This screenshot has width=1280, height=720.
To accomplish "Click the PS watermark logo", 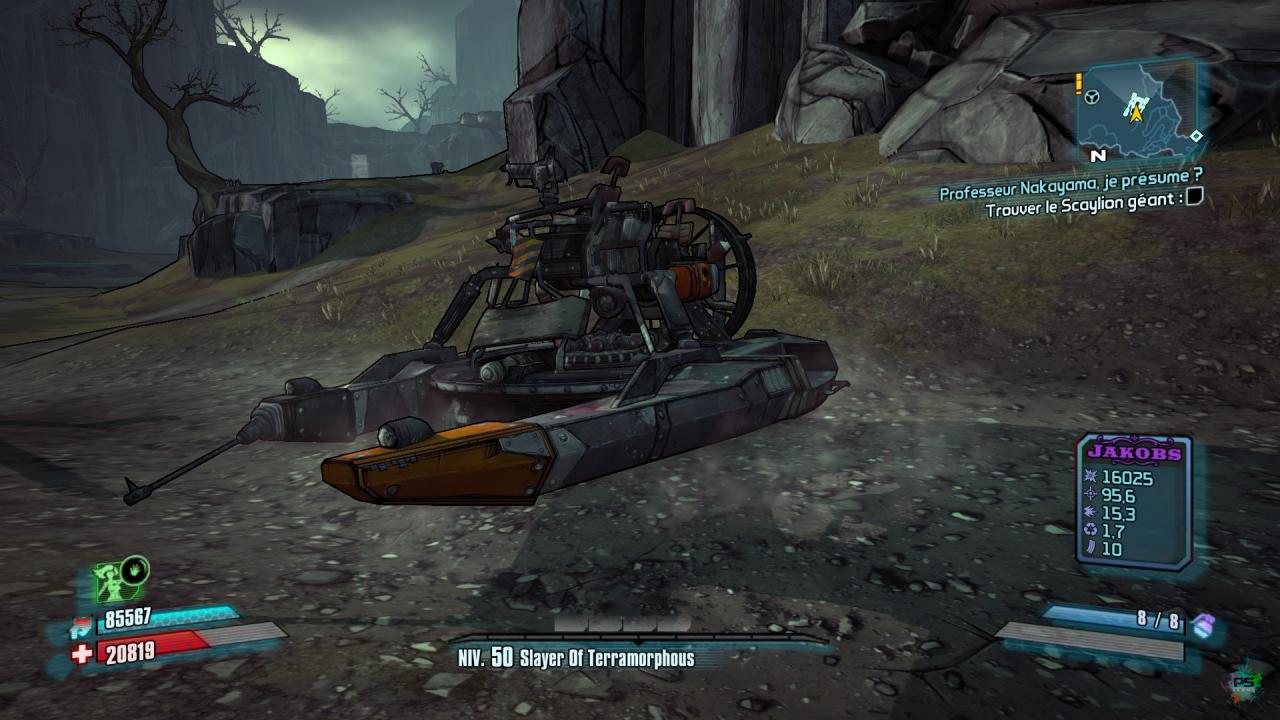I will click(1243, 679).
